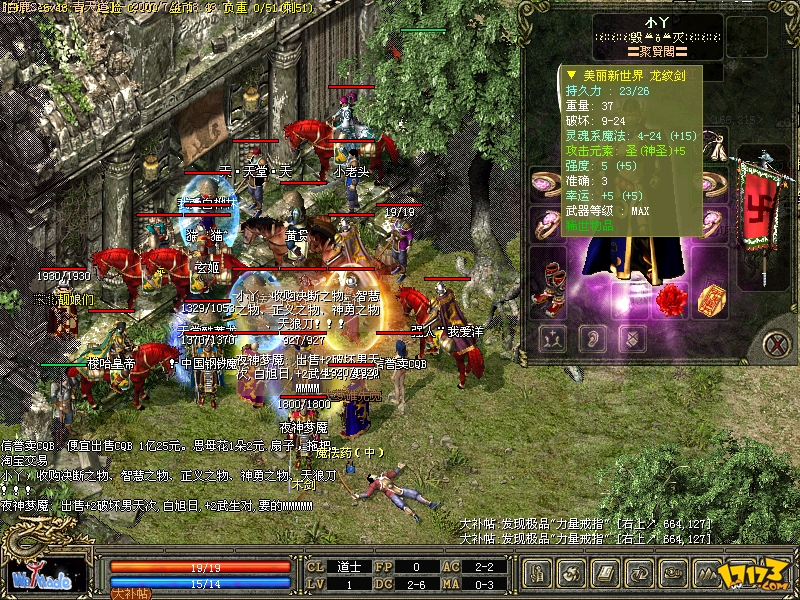
Task: Click the swirl icon button in the bottom bar
Action: [570, 574]
